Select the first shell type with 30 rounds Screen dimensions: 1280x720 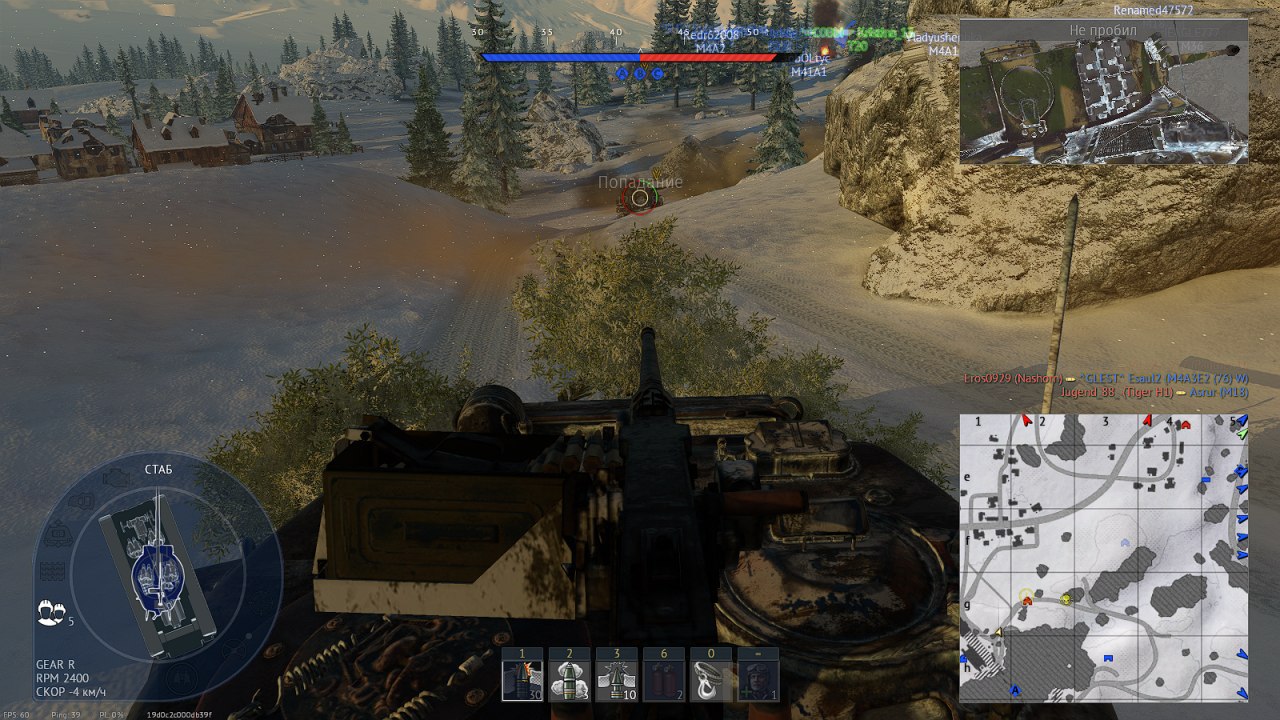(x=522, y=680)
